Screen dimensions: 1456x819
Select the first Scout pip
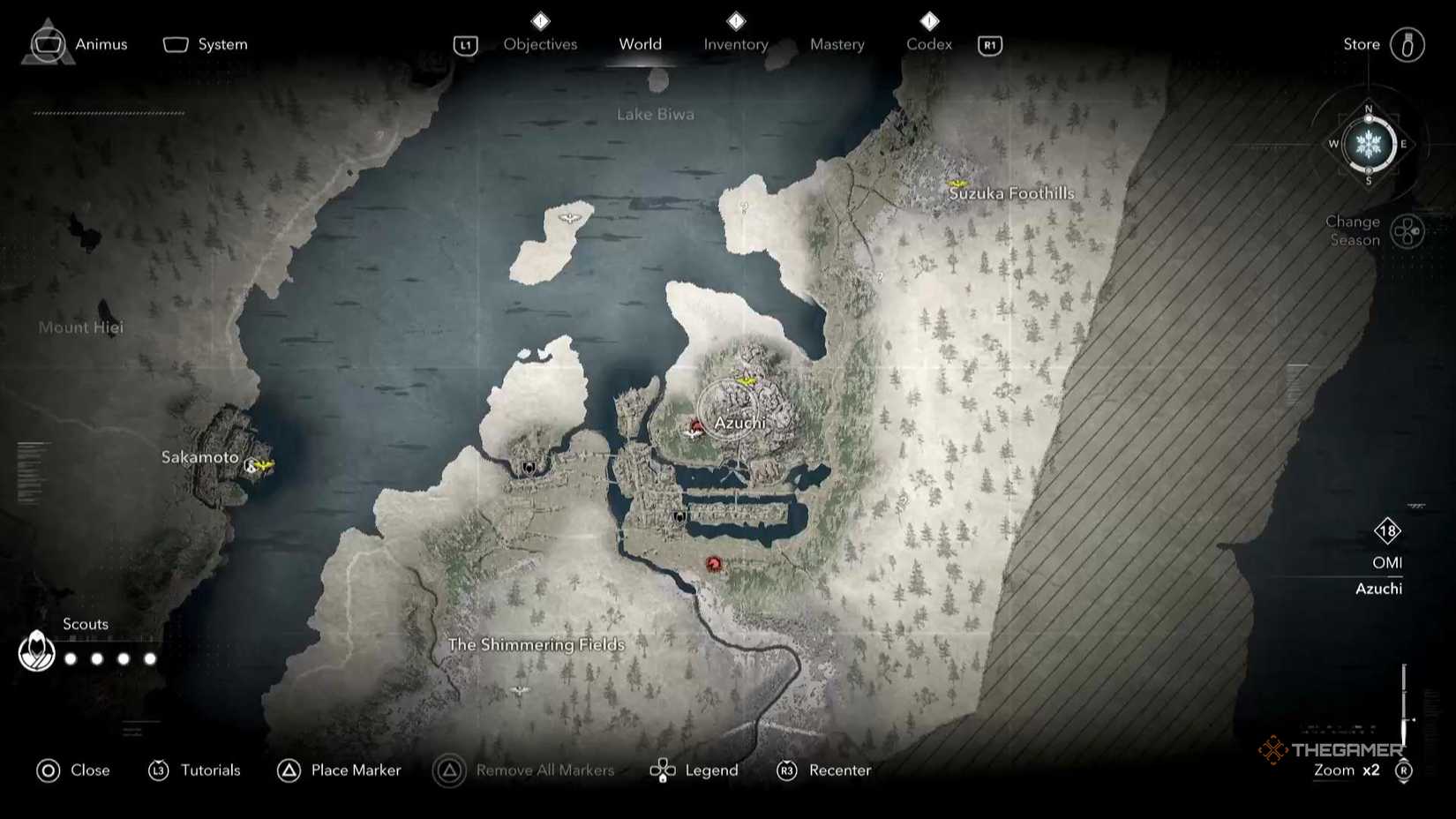71,657
